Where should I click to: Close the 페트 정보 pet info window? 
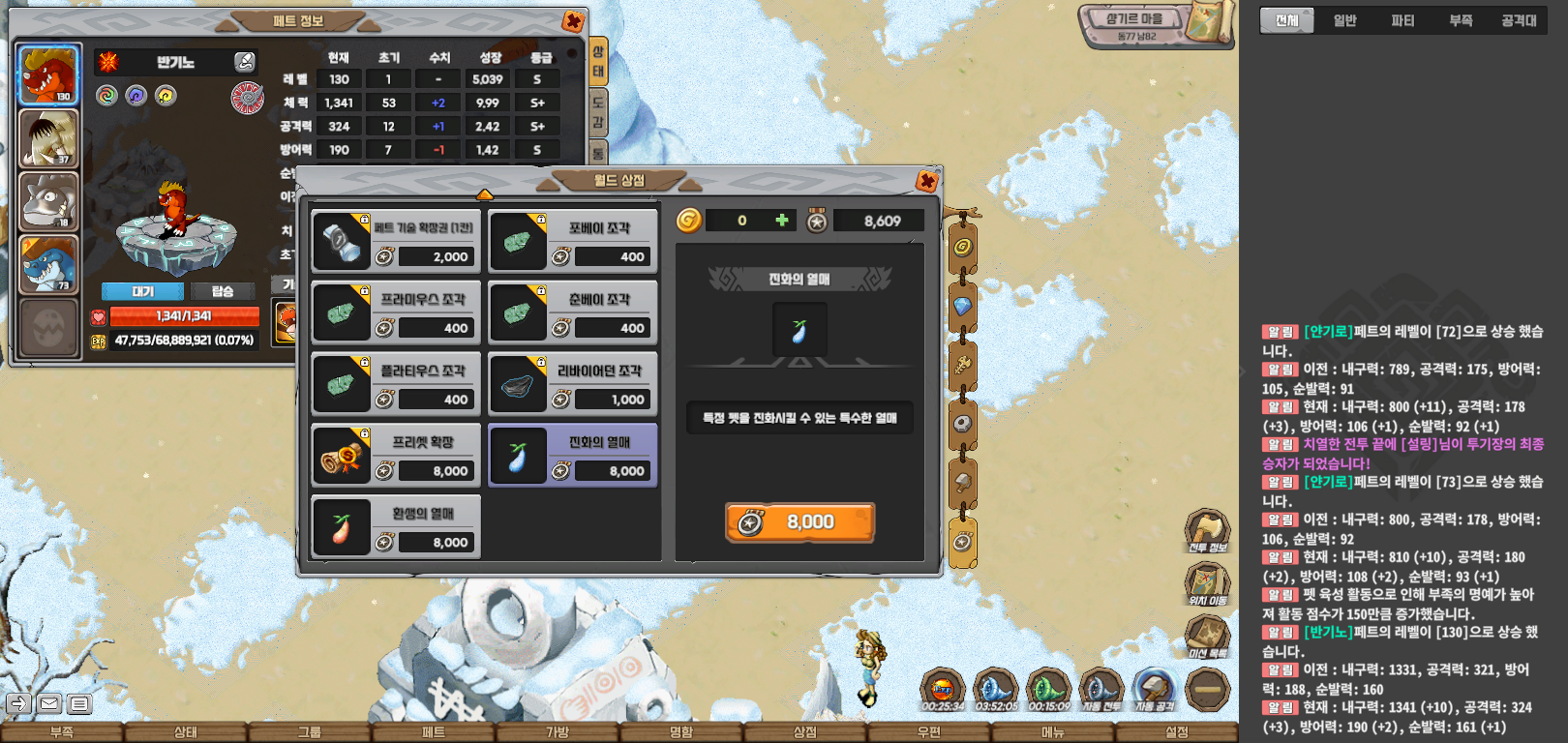572,21
